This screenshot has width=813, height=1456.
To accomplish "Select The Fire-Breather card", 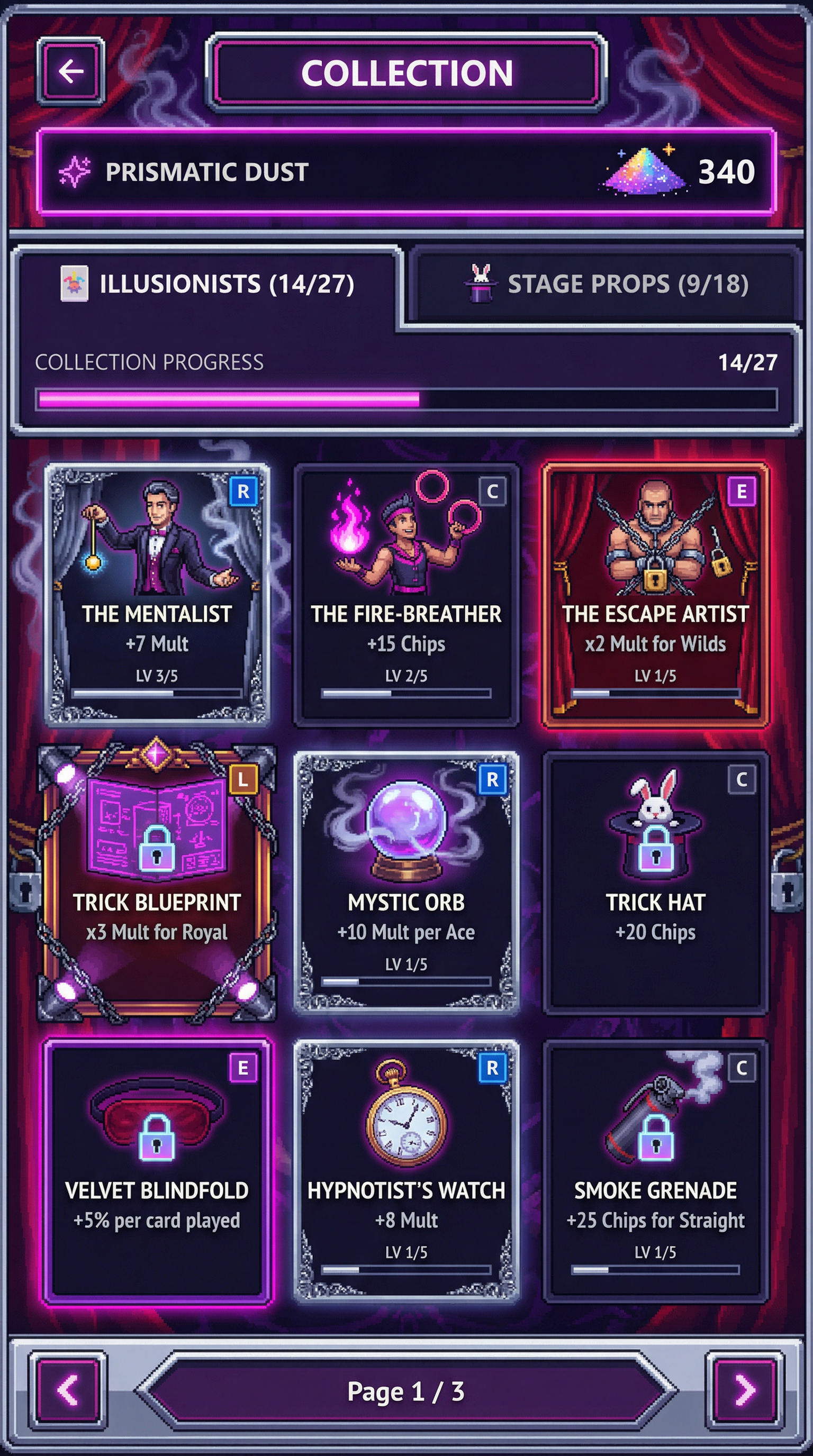I will pos(406,594).
